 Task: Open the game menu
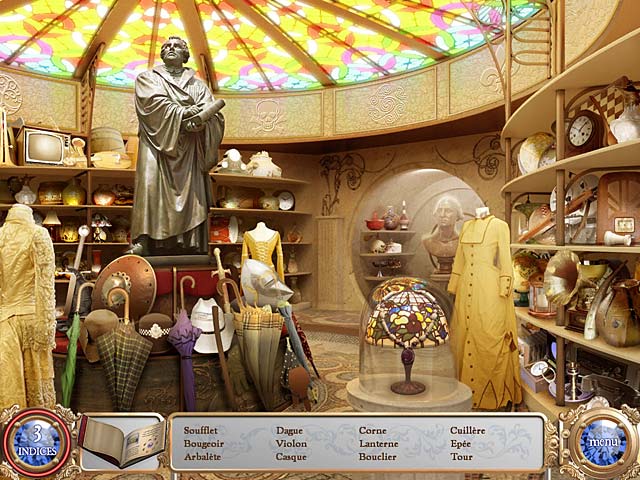[602, 440]
